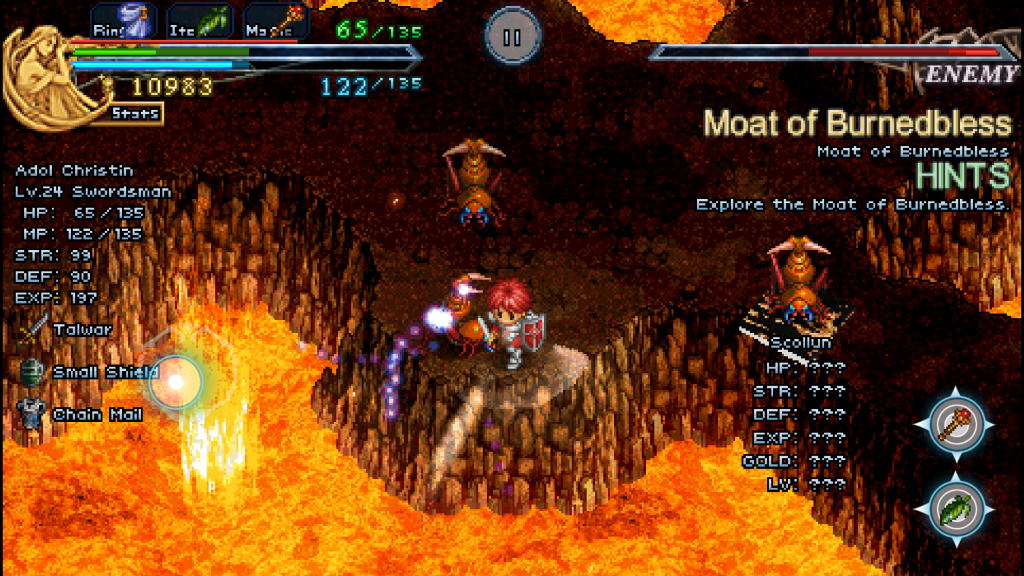Open the Item quick slot
1024x576 pixels.
(199, 20)
